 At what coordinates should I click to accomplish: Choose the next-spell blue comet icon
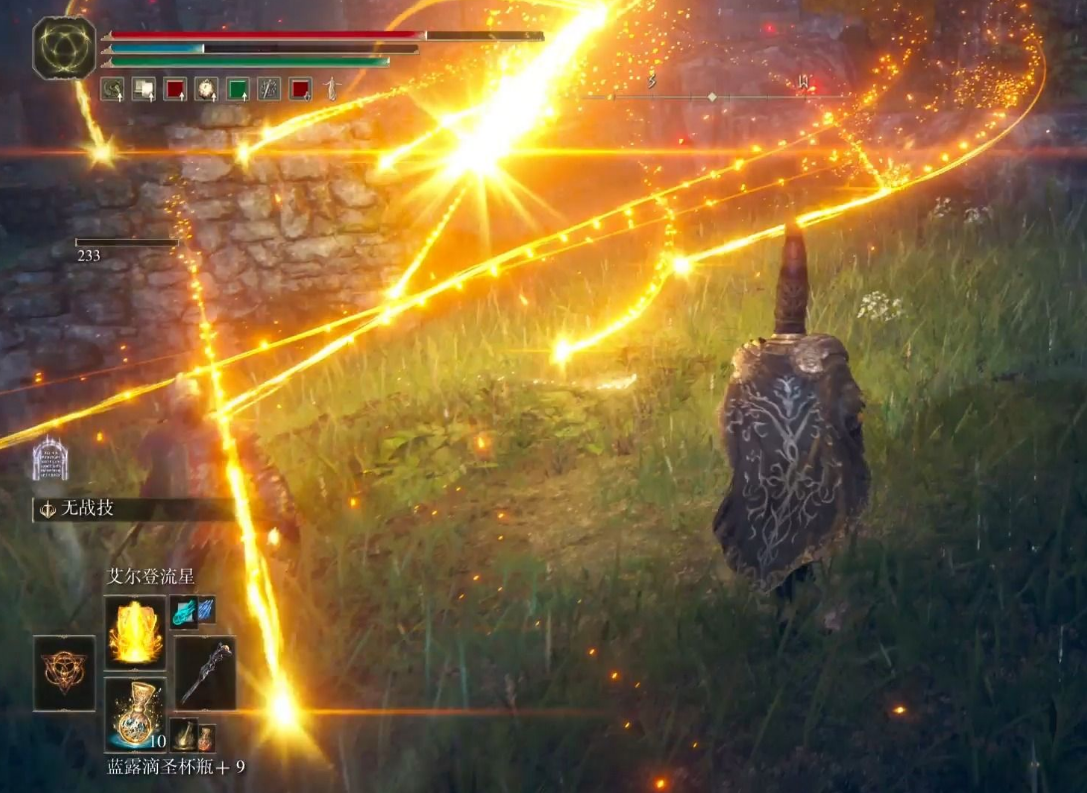coord(184,610)
